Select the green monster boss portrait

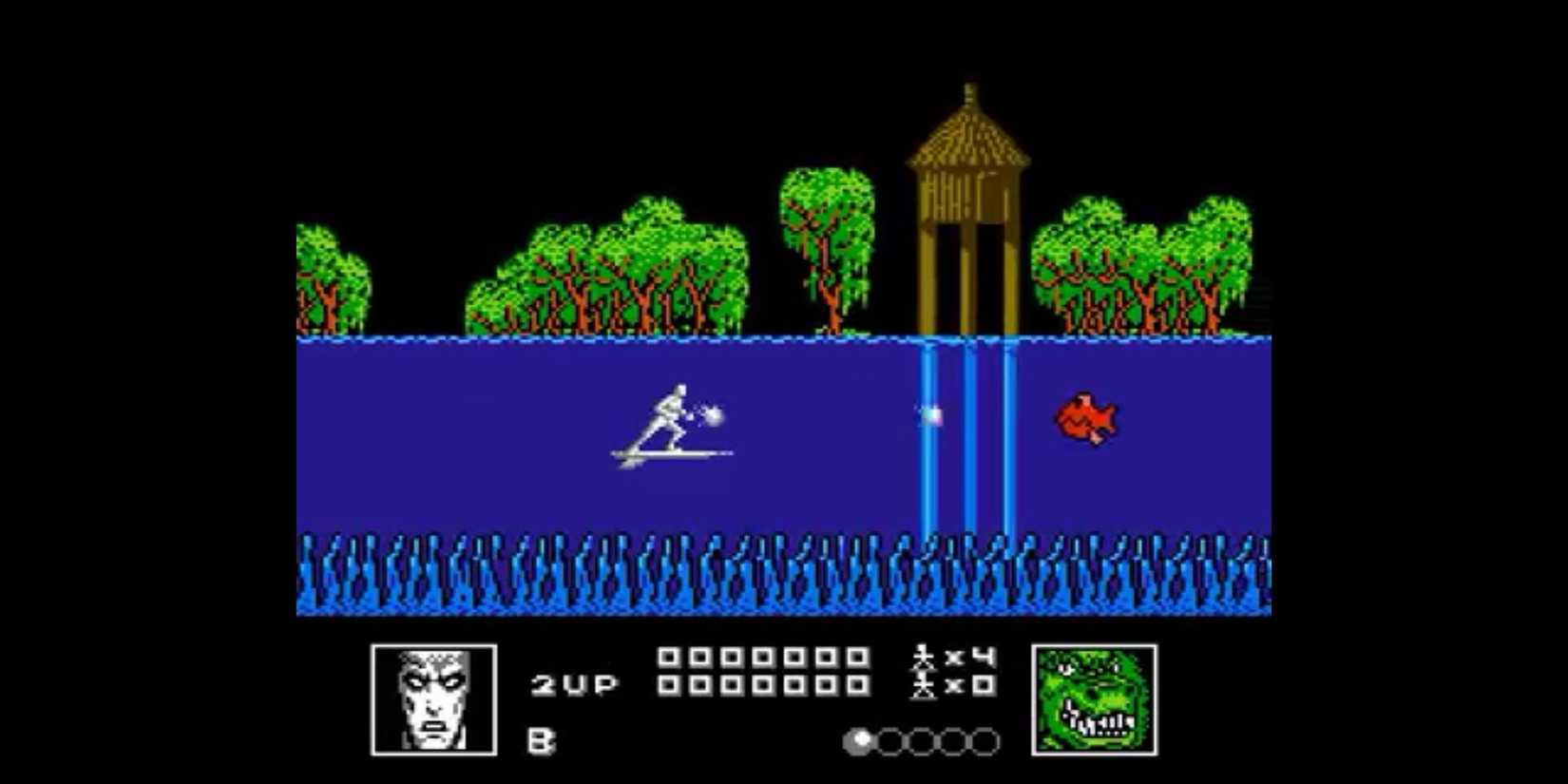(x=1095, y=697)
